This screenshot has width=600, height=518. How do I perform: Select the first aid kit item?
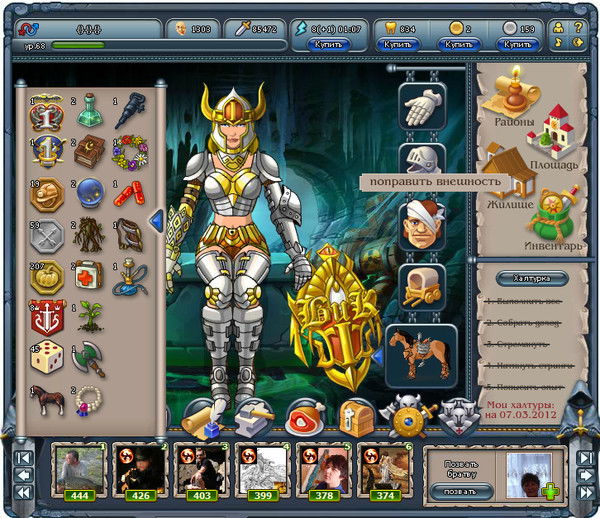[90, 275]
